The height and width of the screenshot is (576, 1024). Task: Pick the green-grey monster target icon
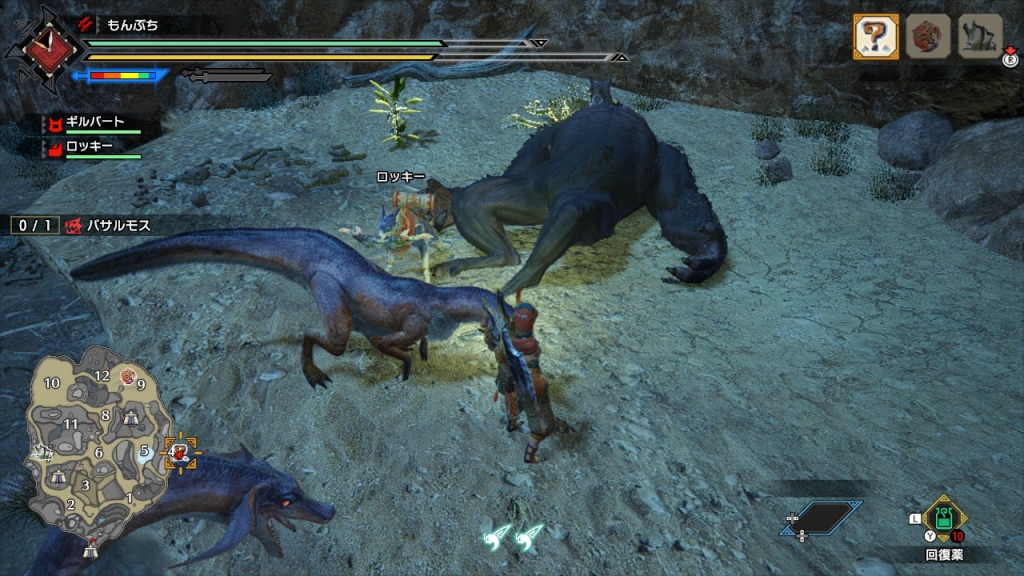[x=980, y=37]
